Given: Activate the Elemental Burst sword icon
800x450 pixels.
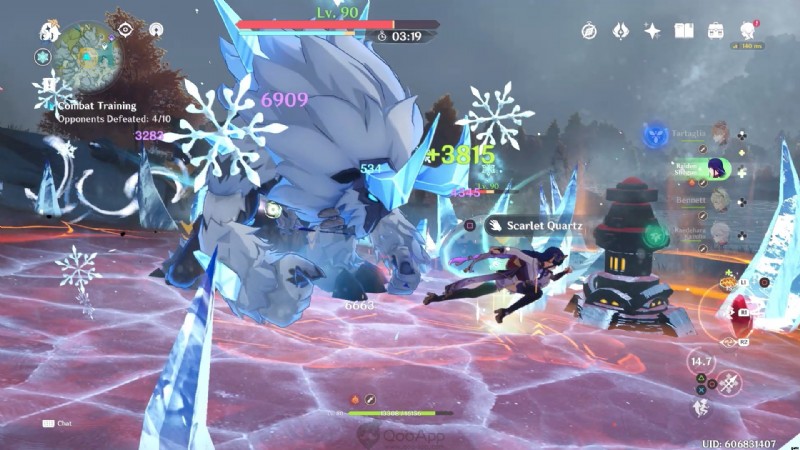Looking at the screenshot, I should point(728,381).
